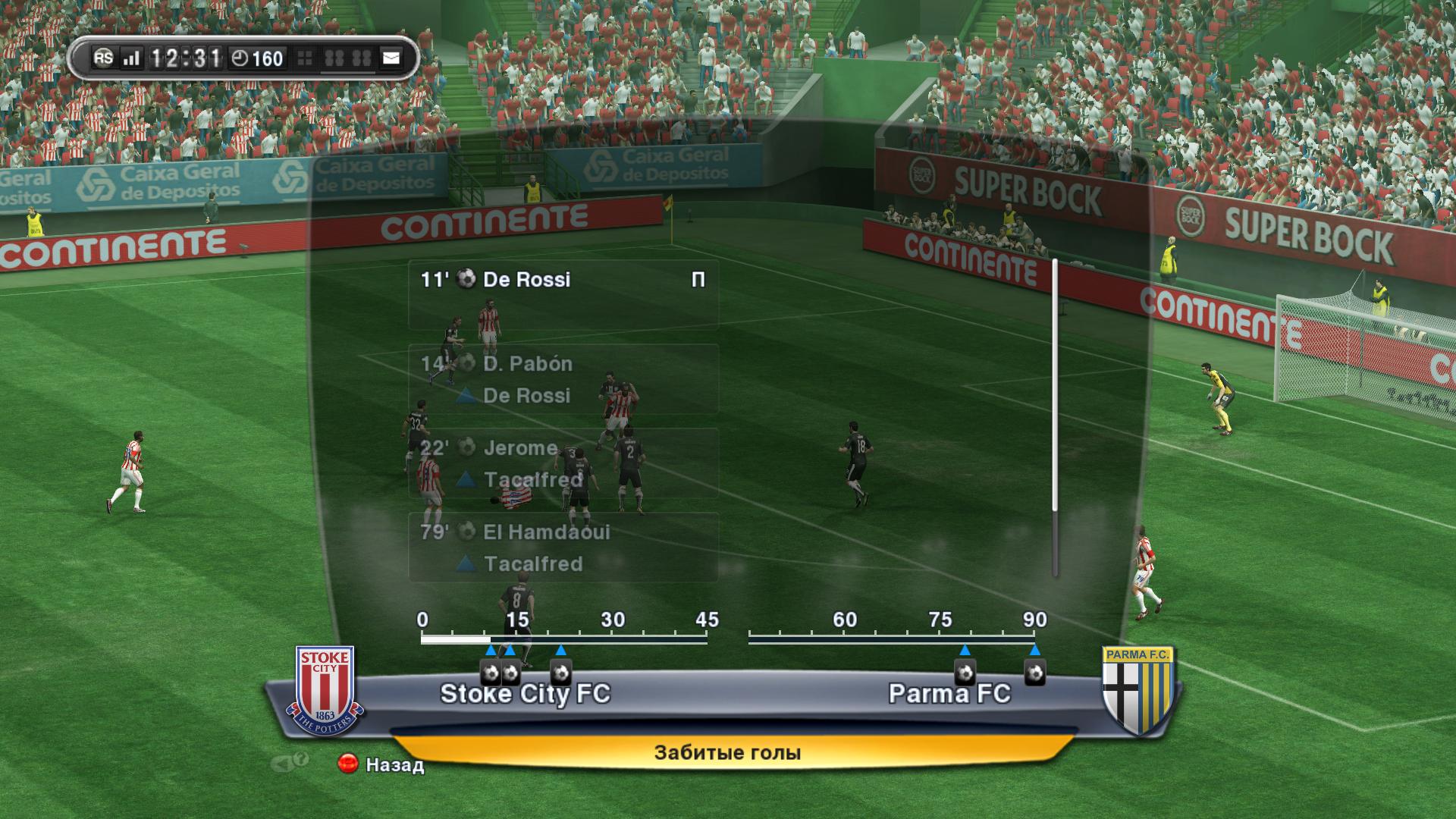The image size is (1456, 819).
Task: Select the 79-minute goal marker on the timeline
Action: pos(965,673)
